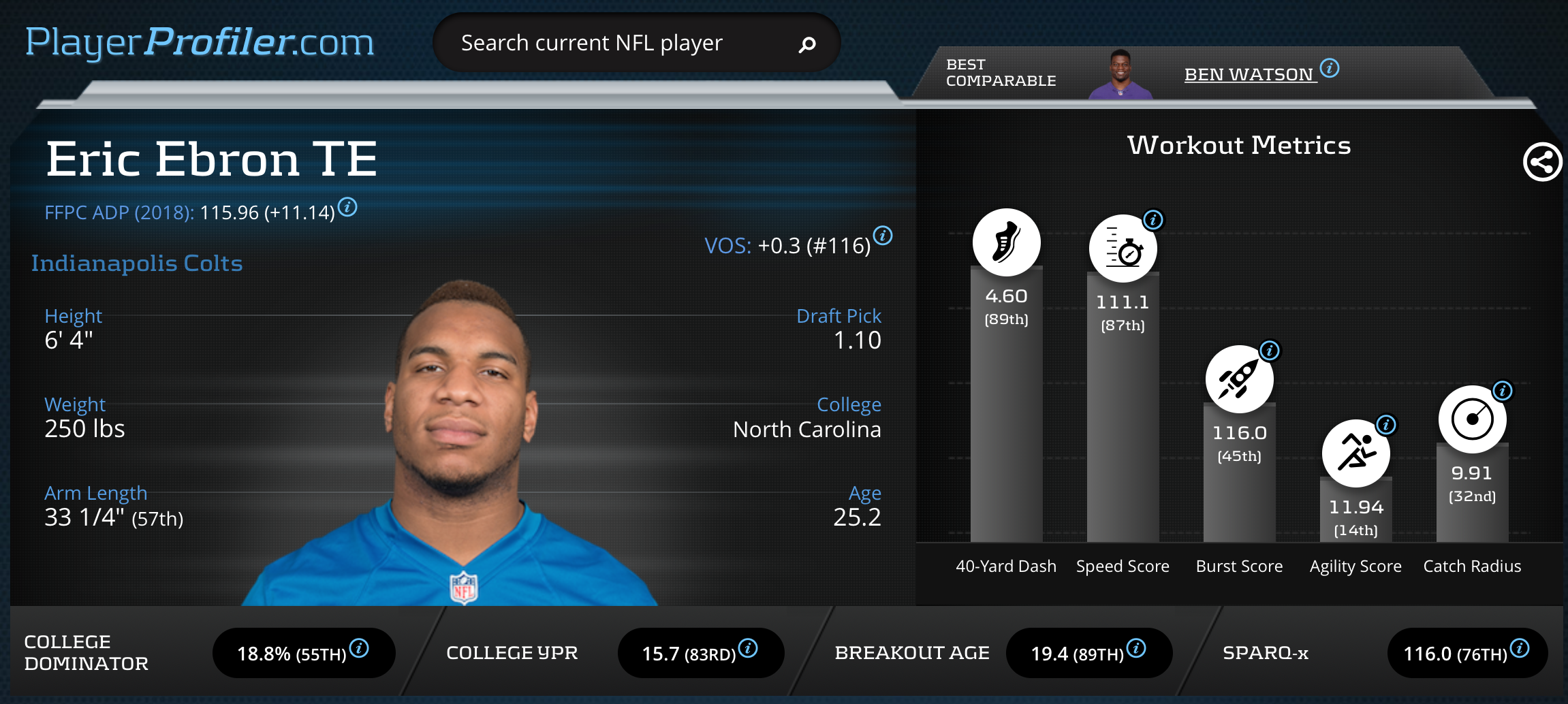Show info for the College YPR stat
Viewport: 1568px width, 704px height.
tap(748, 648)
